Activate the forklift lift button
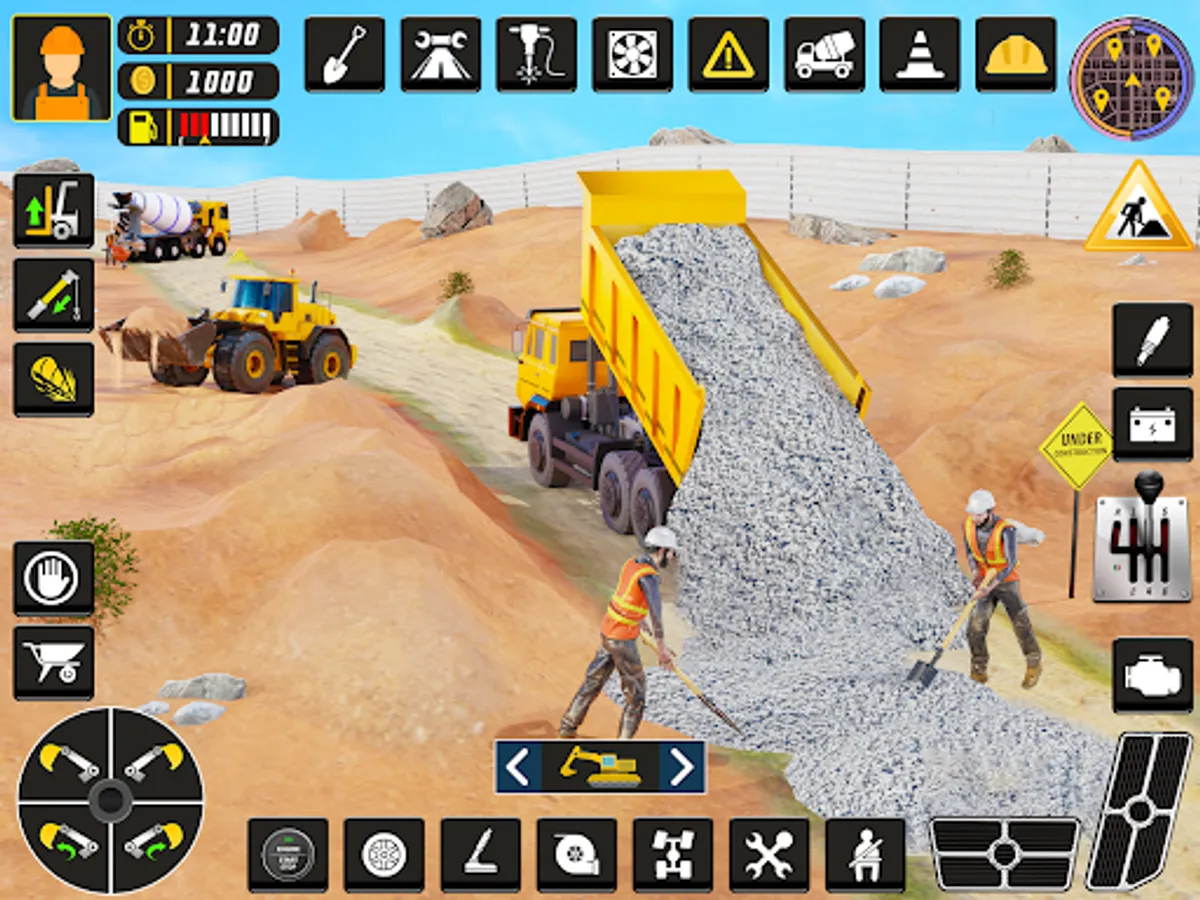This screenshot has height=900, width=1200. click(x=54, y=211)
